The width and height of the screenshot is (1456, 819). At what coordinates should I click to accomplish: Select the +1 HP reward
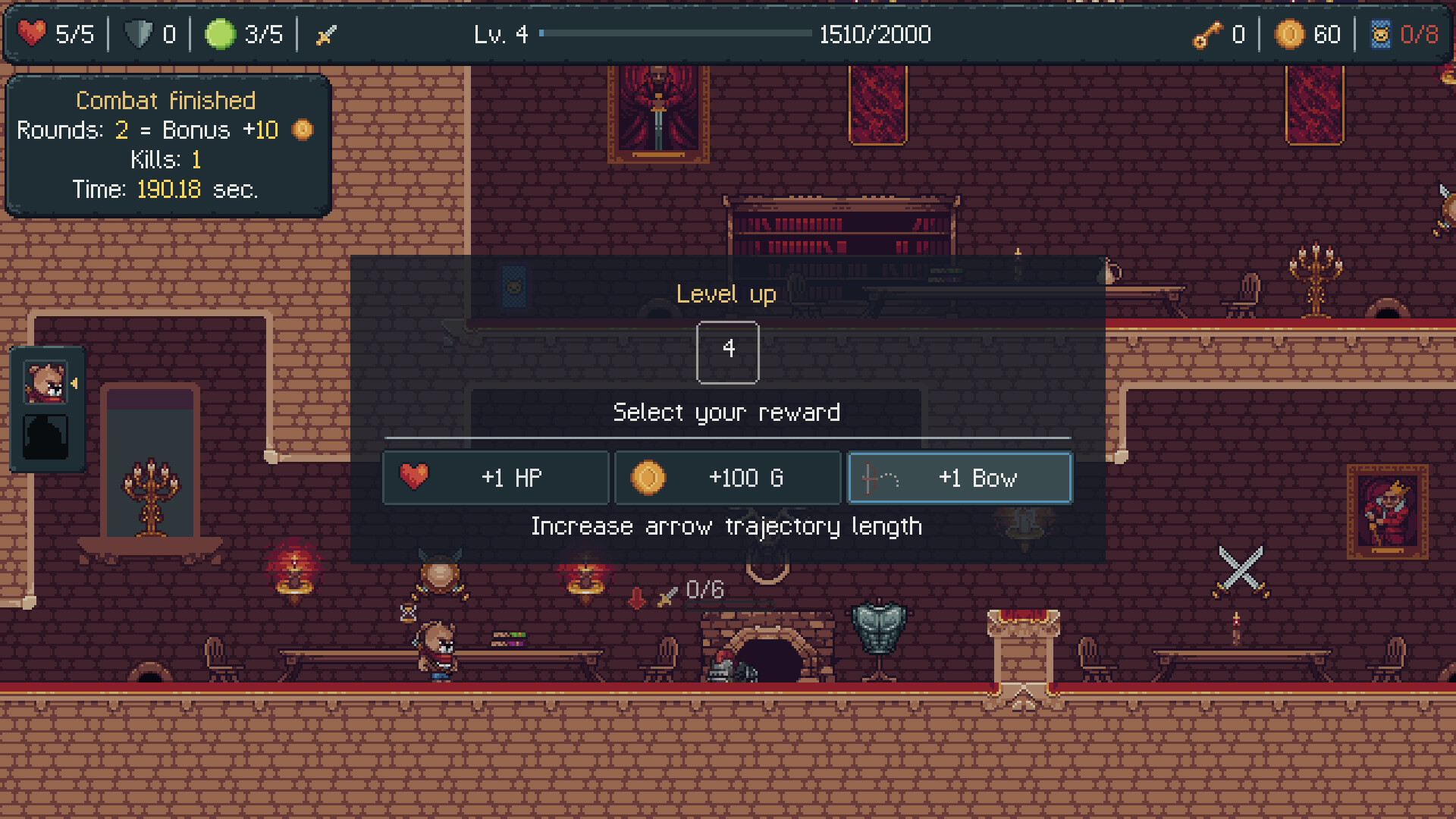tap(495, 478)
